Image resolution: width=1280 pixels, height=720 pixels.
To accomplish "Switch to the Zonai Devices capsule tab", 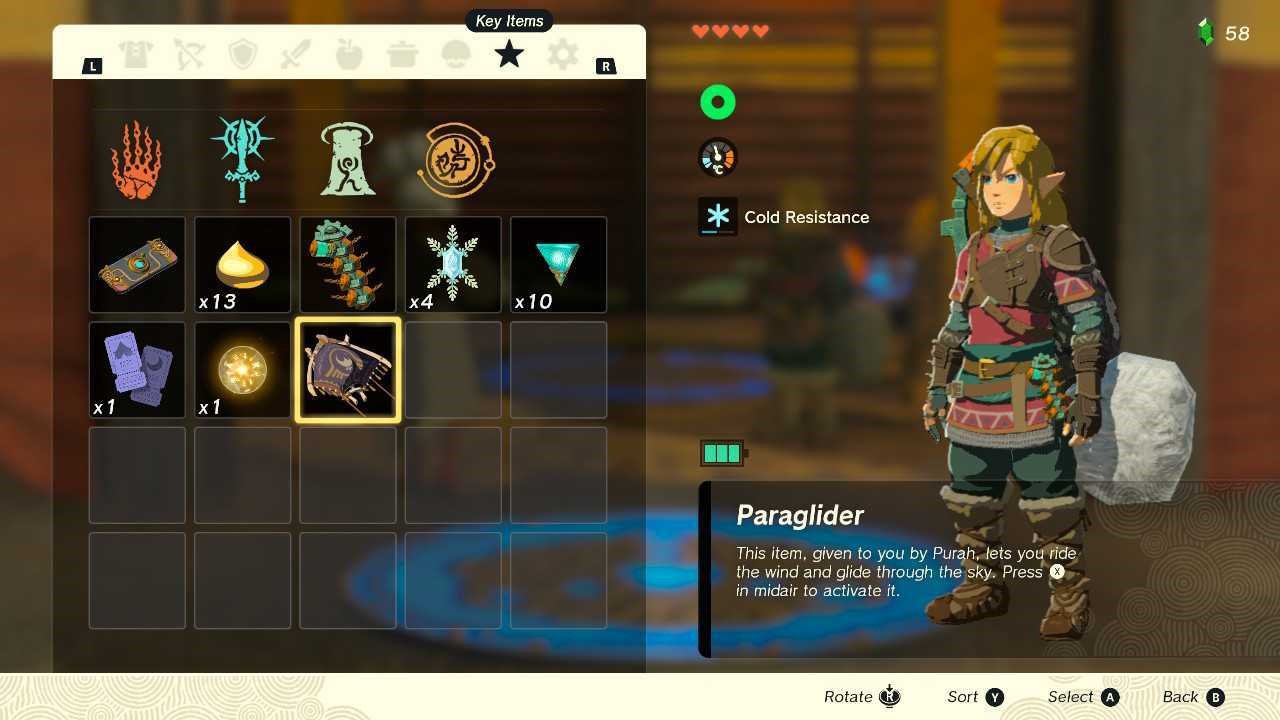I will (x=456, y=54).
